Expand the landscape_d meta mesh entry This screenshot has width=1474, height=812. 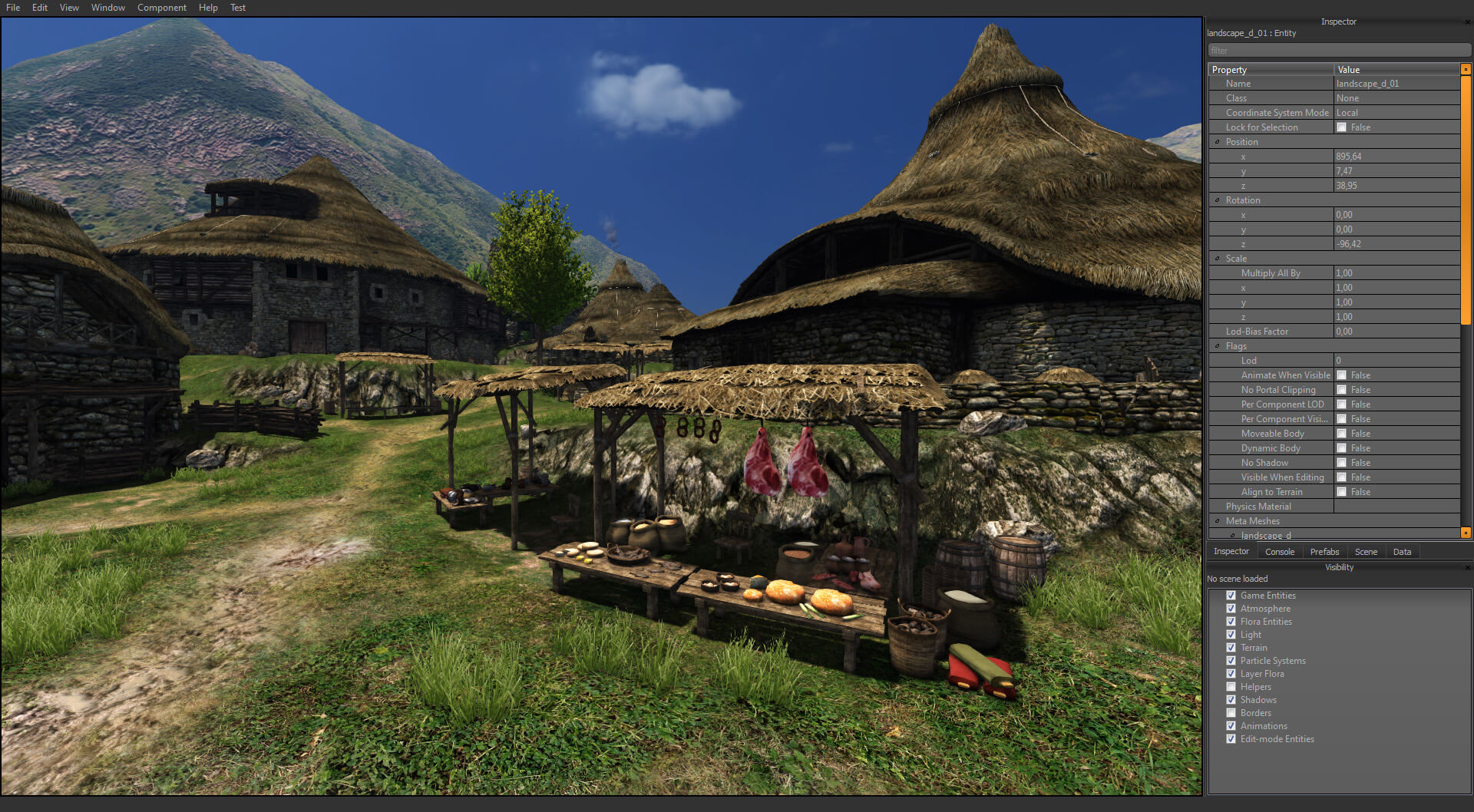point(1231,535)
